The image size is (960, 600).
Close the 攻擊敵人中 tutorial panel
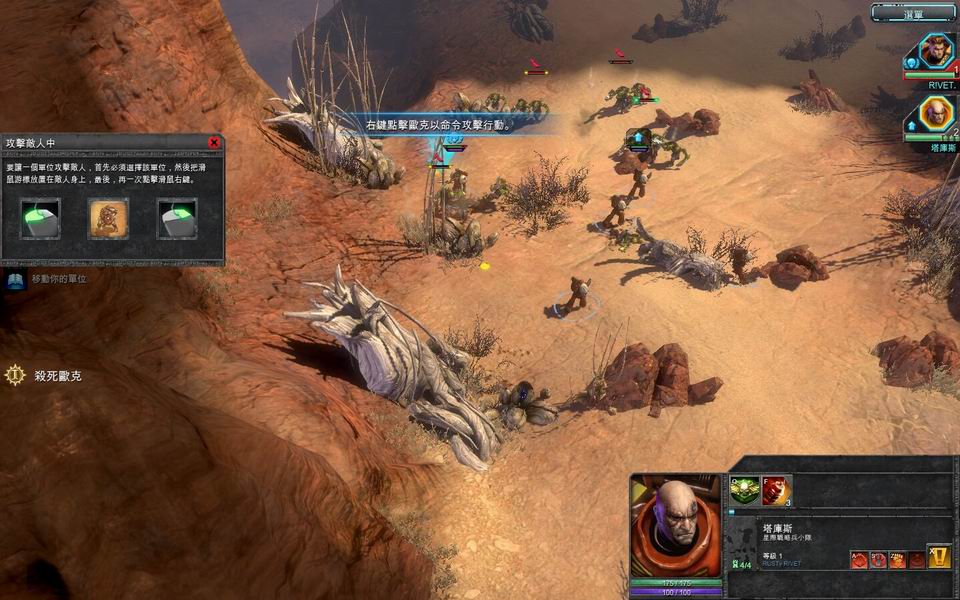pos(213,143)
